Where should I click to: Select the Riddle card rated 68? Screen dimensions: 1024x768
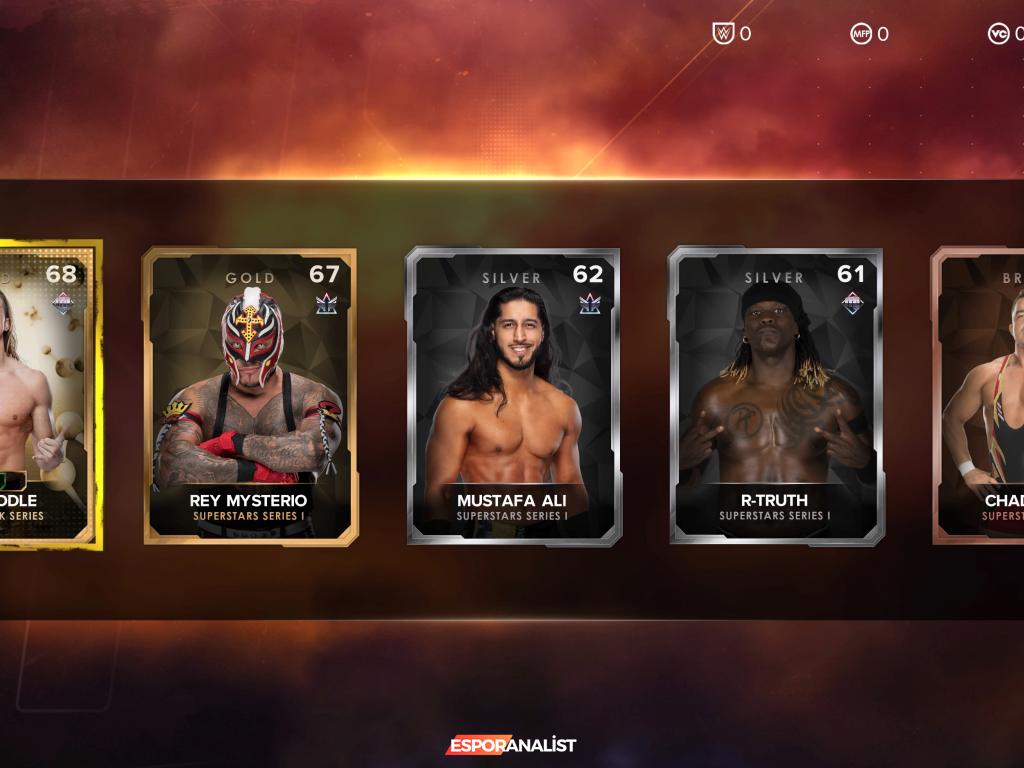45,396
